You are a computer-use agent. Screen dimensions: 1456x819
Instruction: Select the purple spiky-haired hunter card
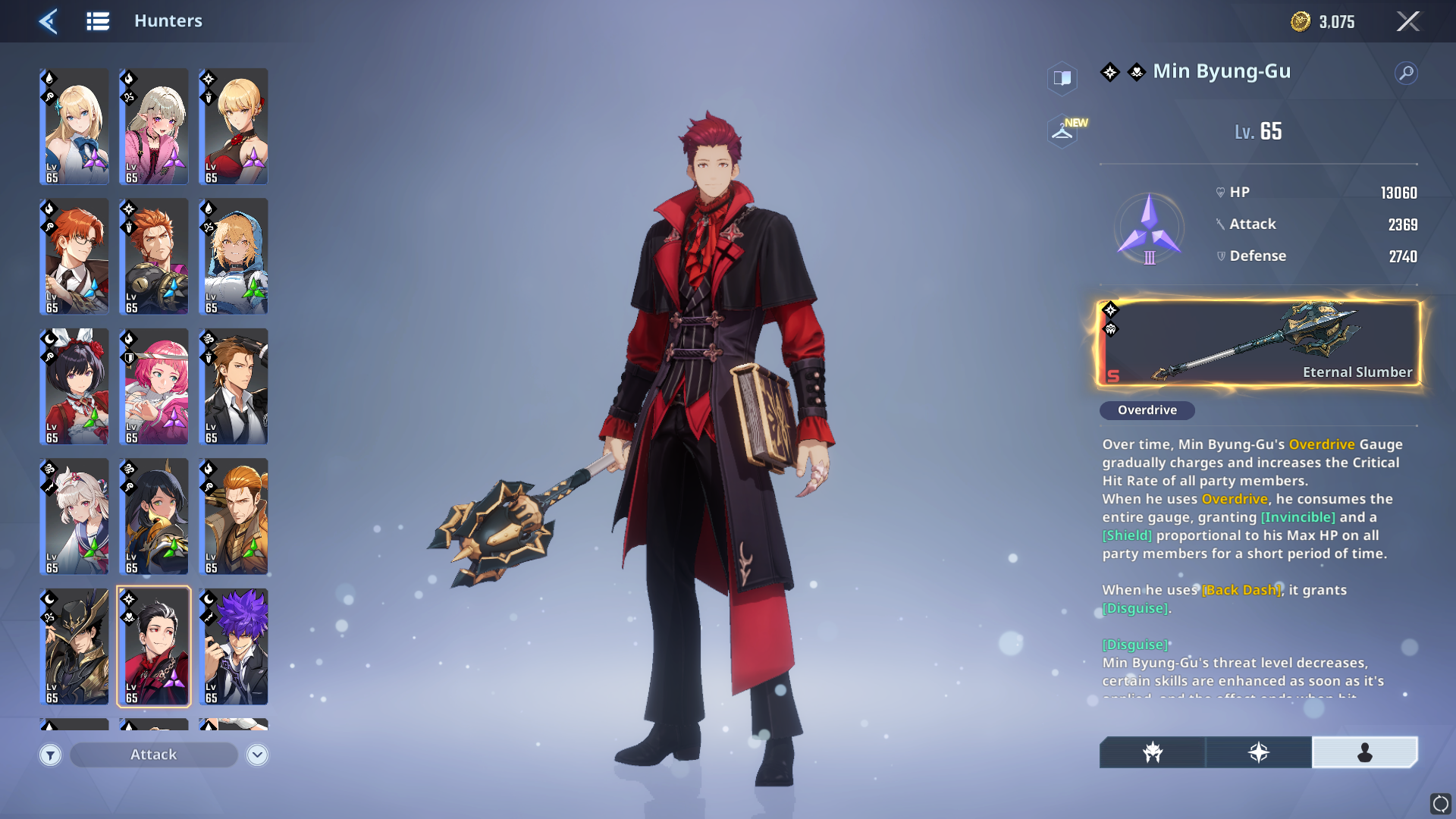[x=234, y=647]
